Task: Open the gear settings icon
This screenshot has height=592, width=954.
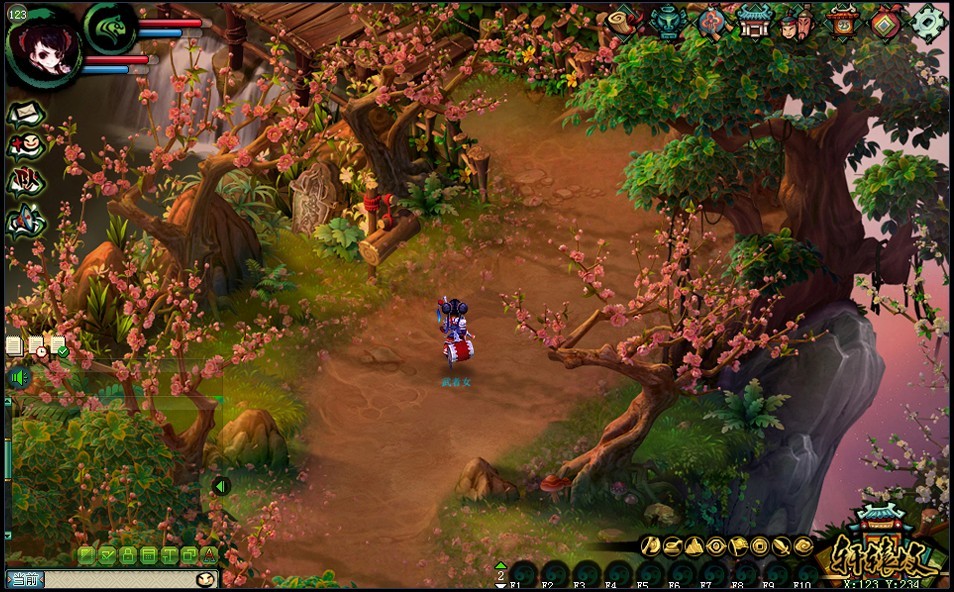Action: click(x=929, y=22)
